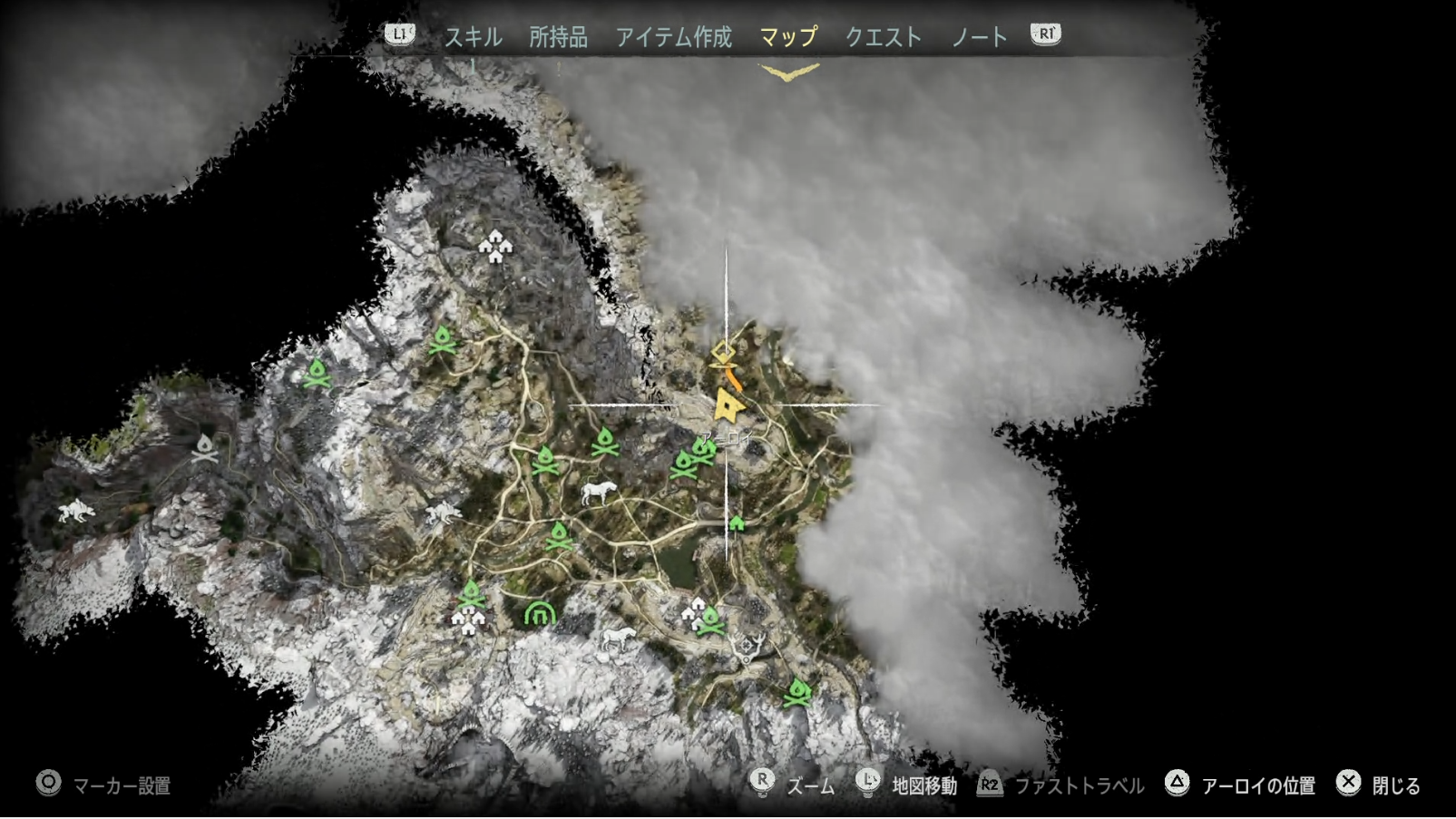Open the クエスト tab

[883, 37]
